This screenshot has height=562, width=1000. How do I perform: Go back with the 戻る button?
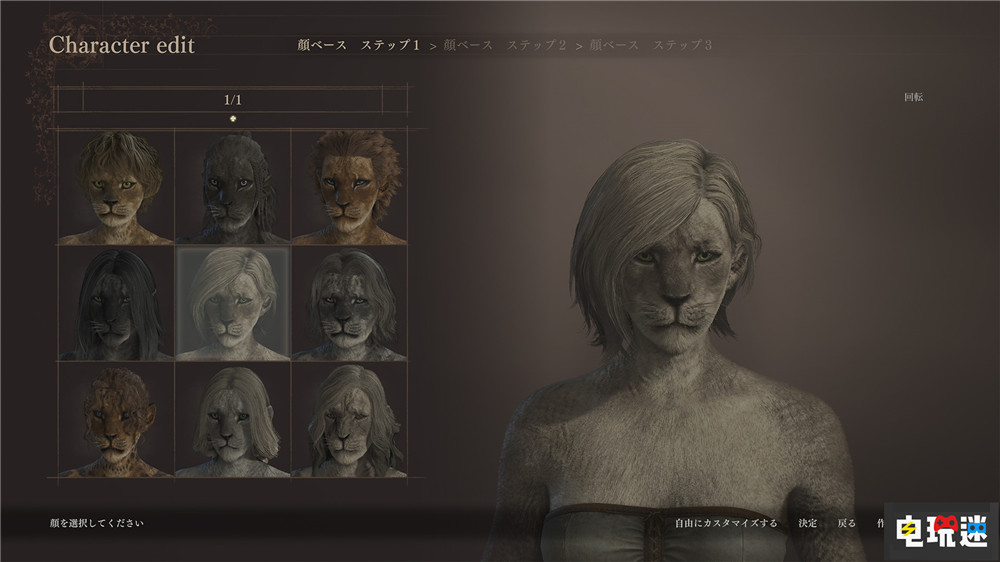(x=846, y=523)
